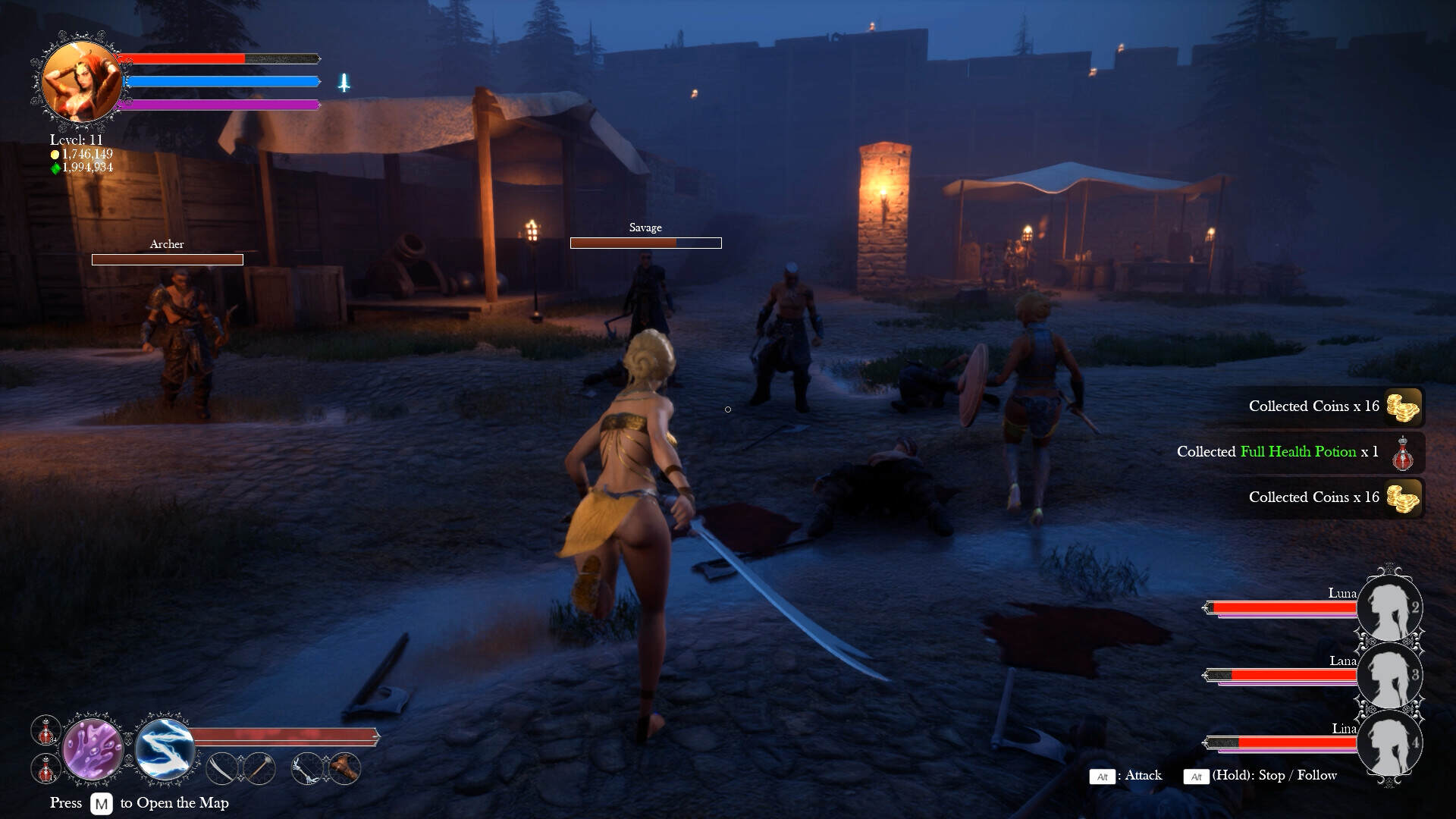
Task: Click the glowing sword buff icon
Action: (344, 83)
